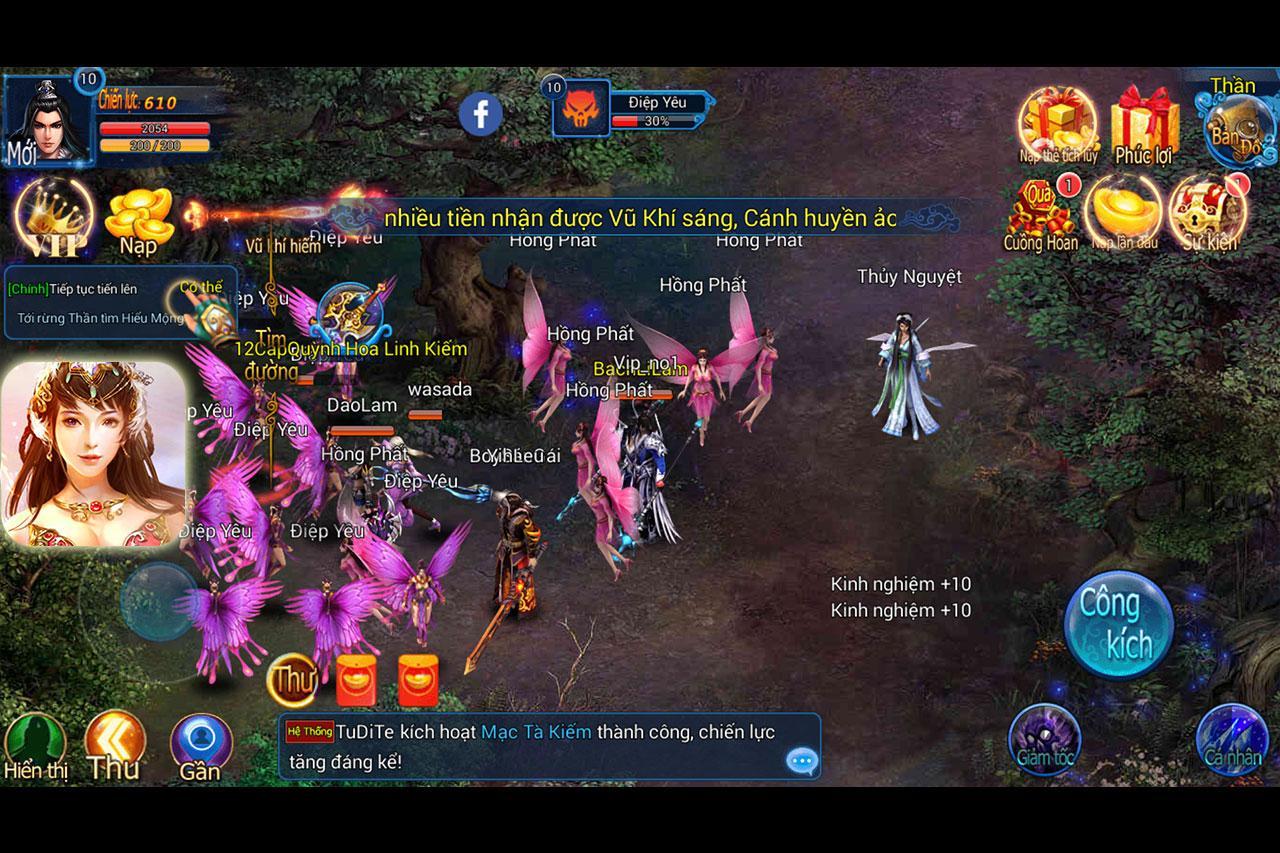Select the Điệp Yêu target skull icon
Image resolution: width=1280 pixels, height=853 pixels.
pos(581,110)
